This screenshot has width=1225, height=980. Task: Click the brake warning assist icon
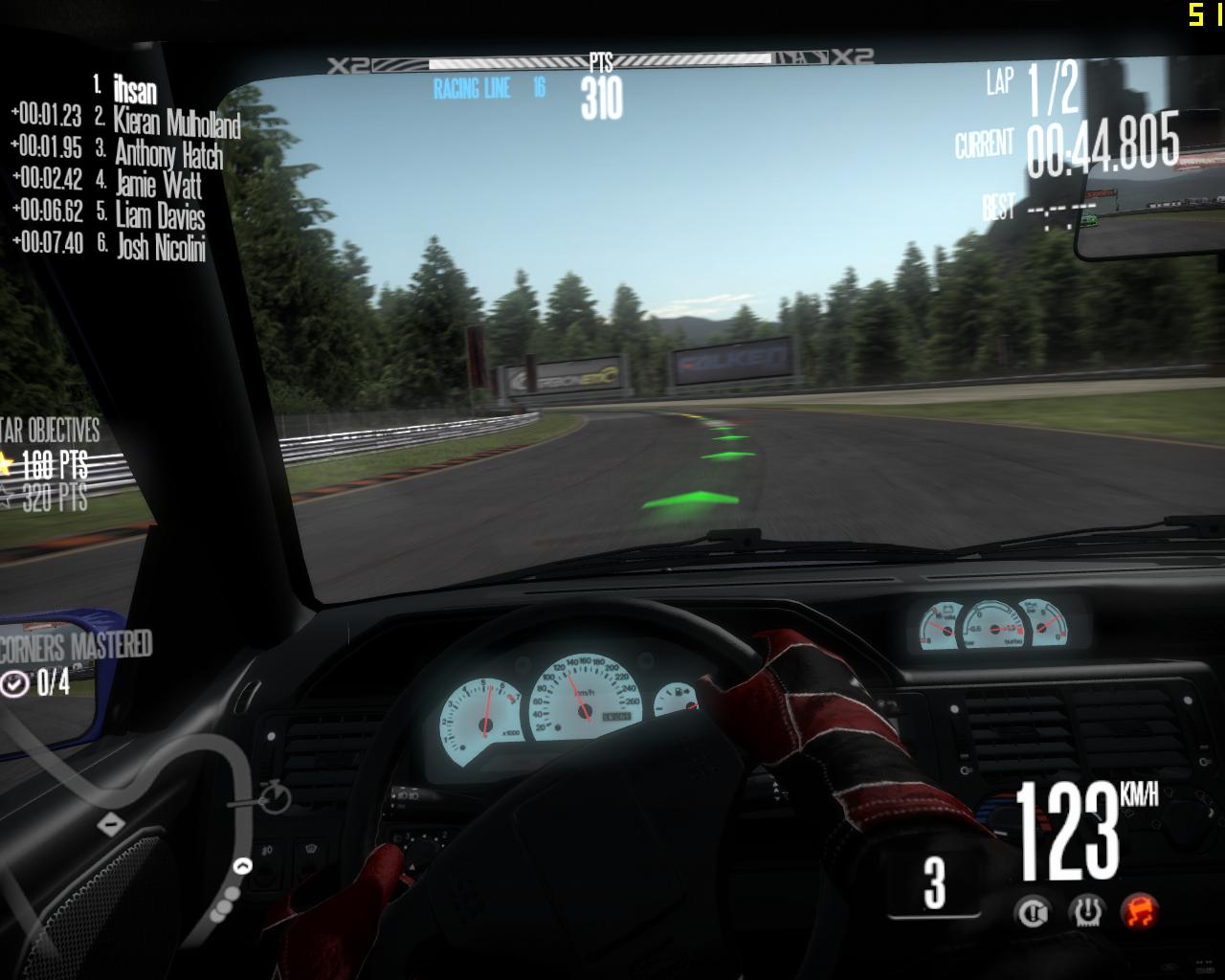tap(1034, 911)
